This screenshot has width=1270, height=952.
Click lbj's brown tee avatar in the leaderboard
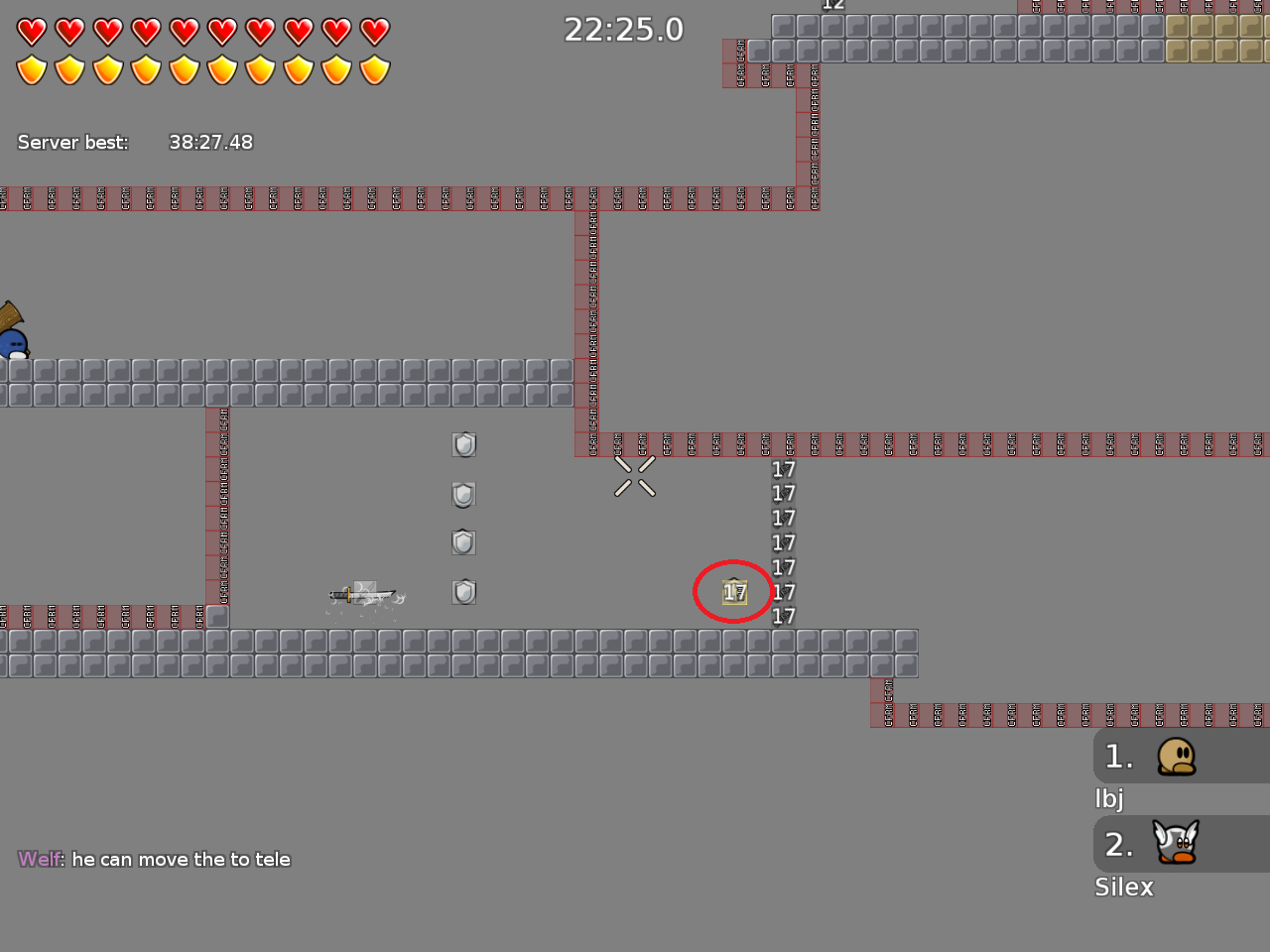[x=1176, y=757]
